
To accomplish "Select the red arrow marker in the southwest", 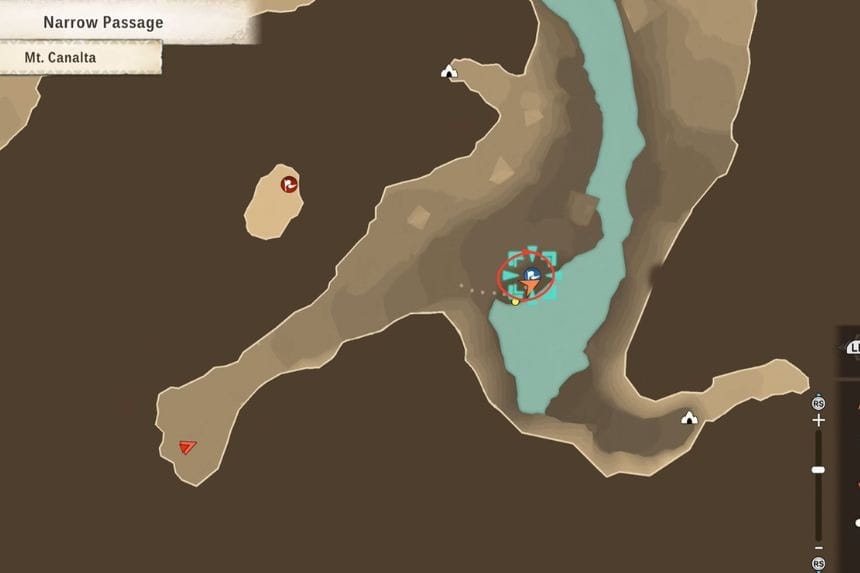I will click(x=188, y=446).
